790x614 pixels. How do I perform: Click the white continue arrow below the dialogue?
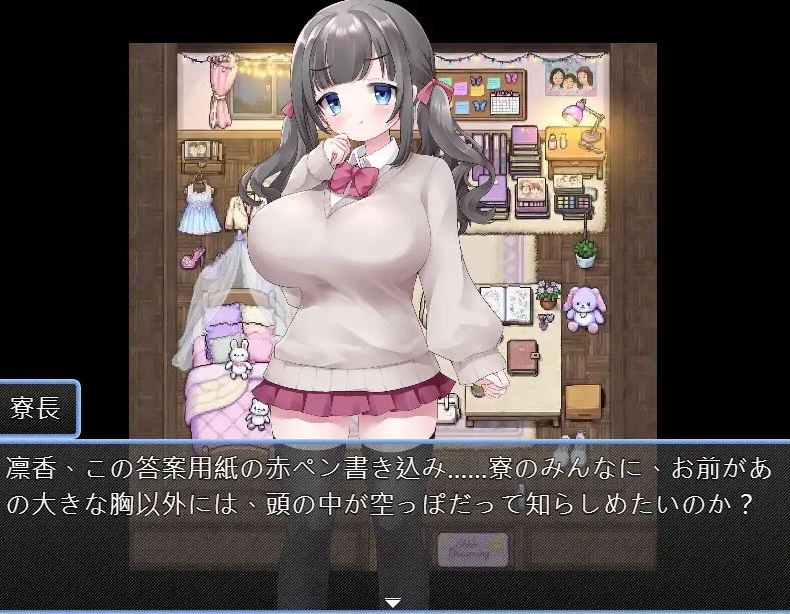[x=393, y=603]
